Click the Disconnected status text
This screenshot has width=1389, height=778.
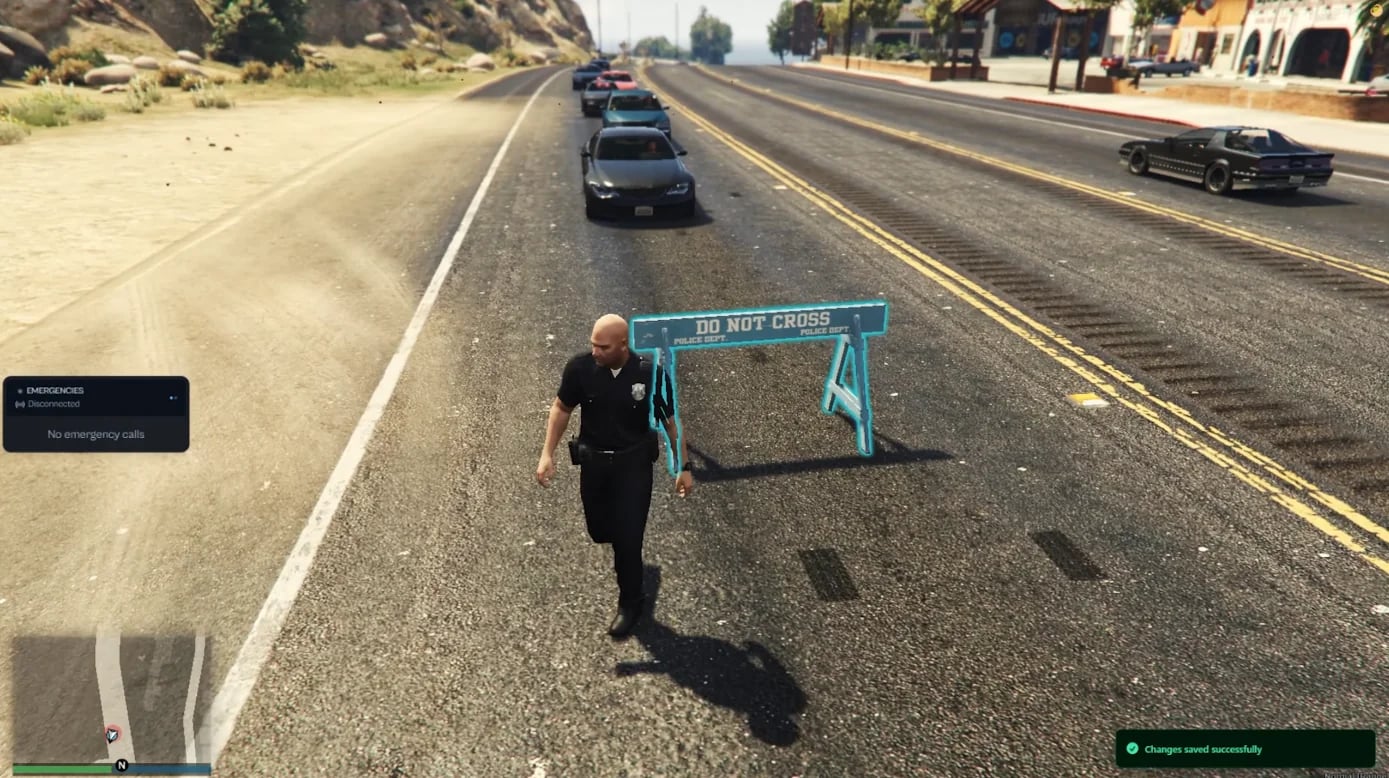click(x=53, y=403)
